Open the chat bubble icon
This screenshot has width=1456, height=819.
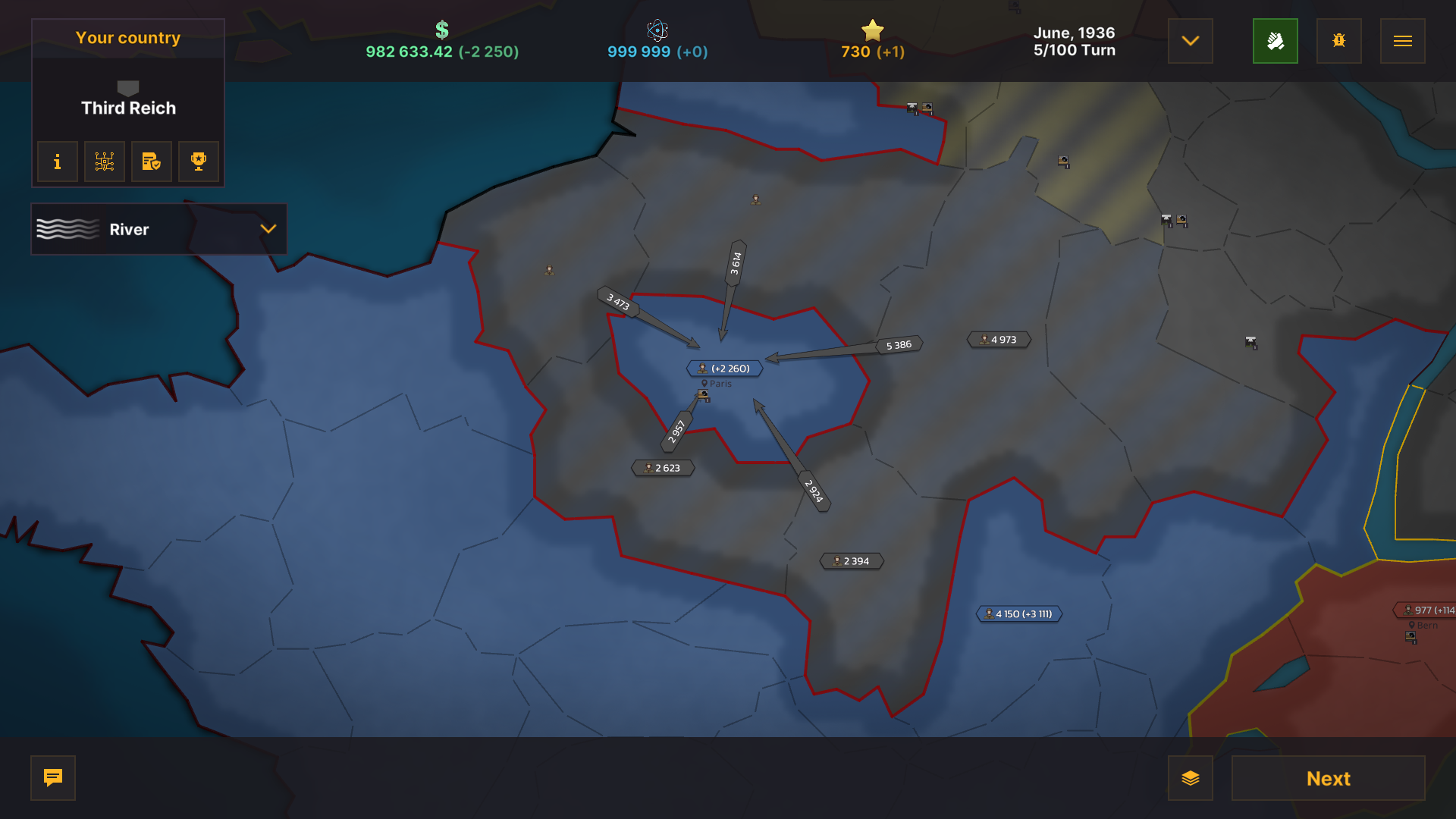52,778
